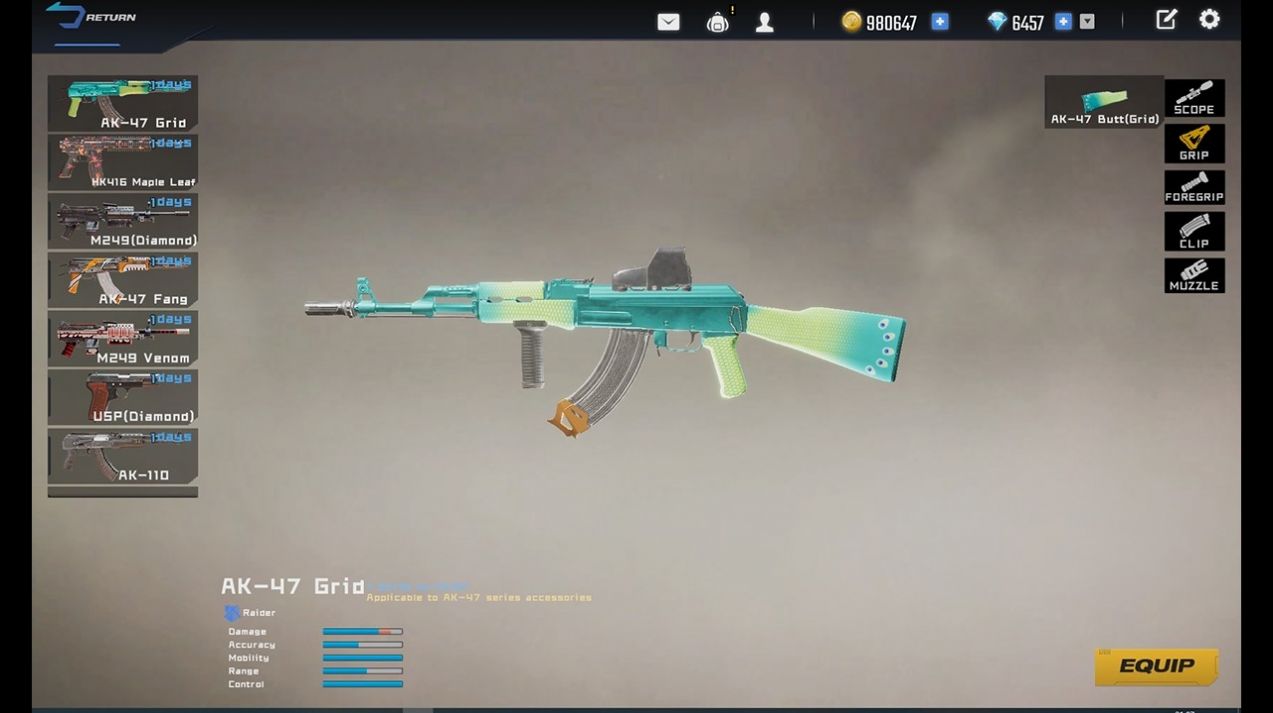Select the M249 Venom weapon

point(122,339)
